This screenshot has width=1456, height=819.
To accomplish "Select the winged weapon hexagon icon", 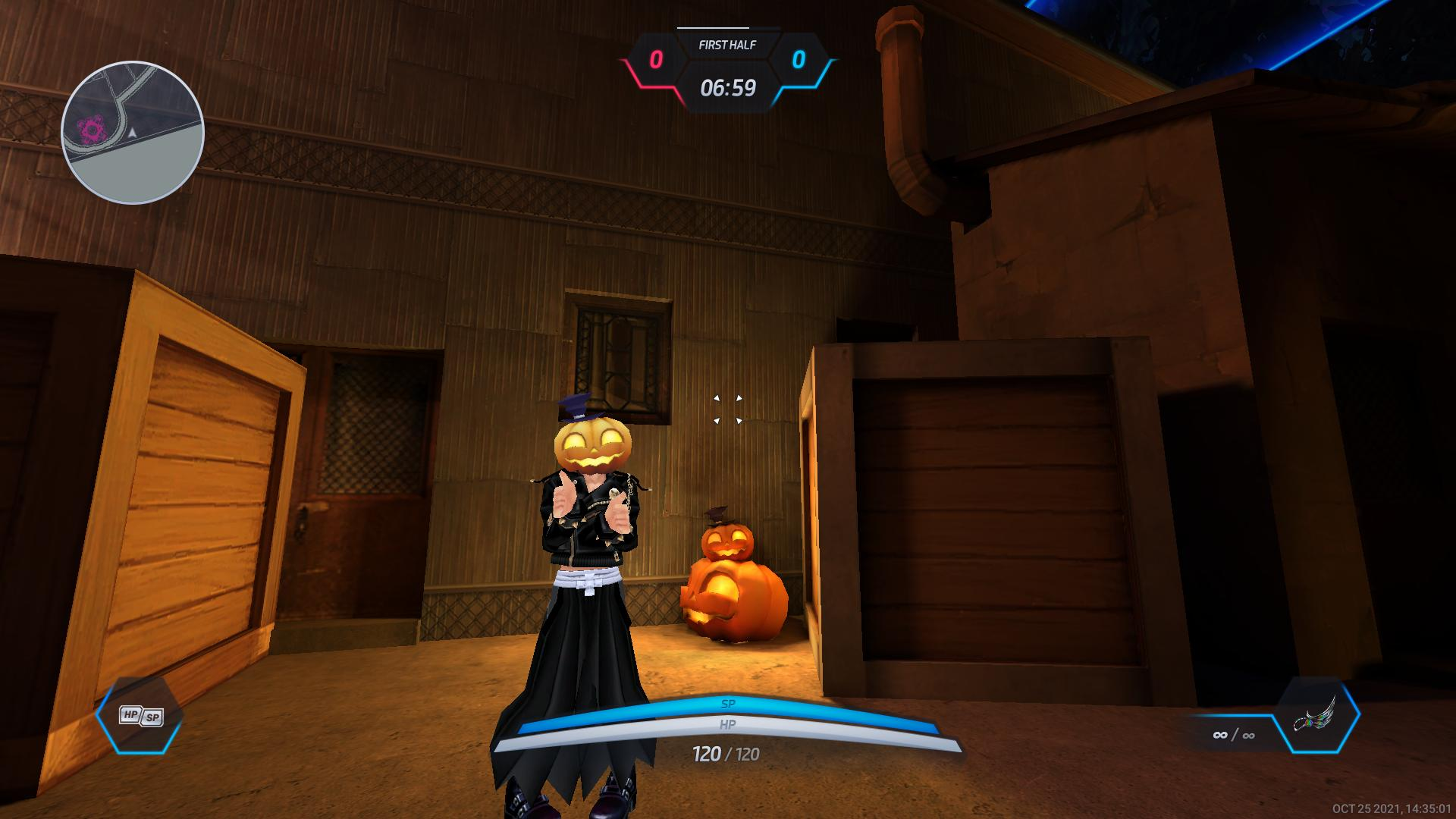I will [1316, 716].
